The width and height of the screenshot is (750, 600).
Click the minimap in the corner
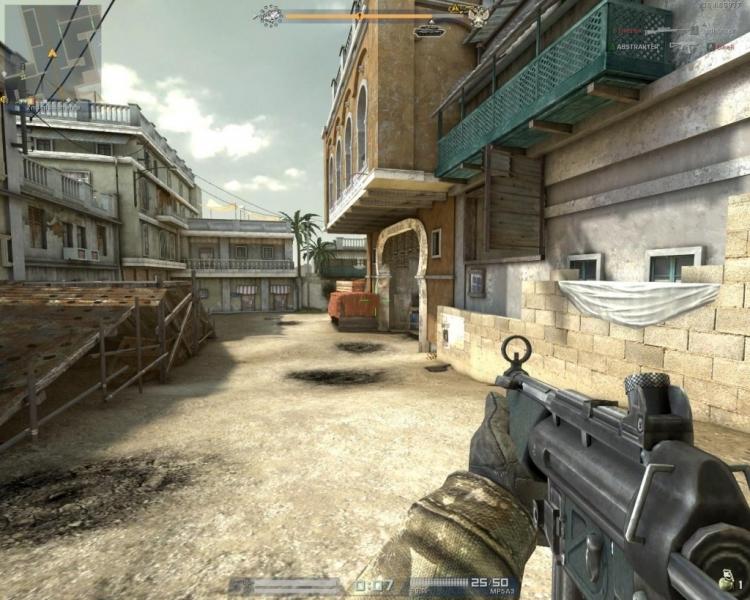tap(52, 52)
